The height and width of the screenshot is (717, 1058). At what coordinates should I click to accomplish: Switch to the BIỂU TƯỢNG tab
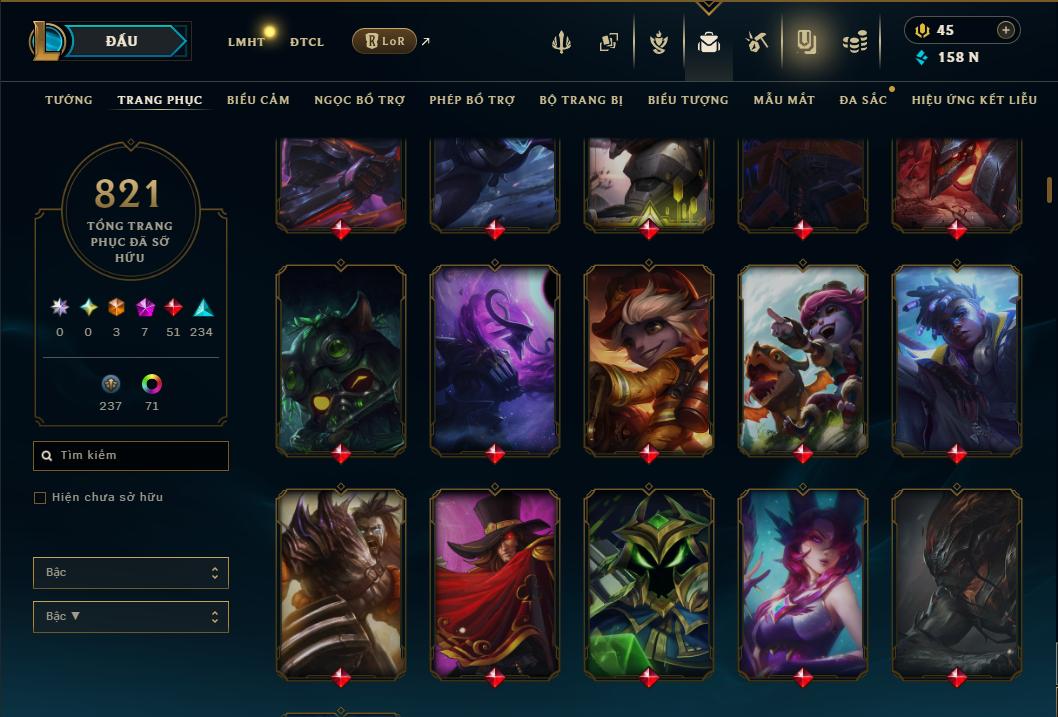[688, 100]
